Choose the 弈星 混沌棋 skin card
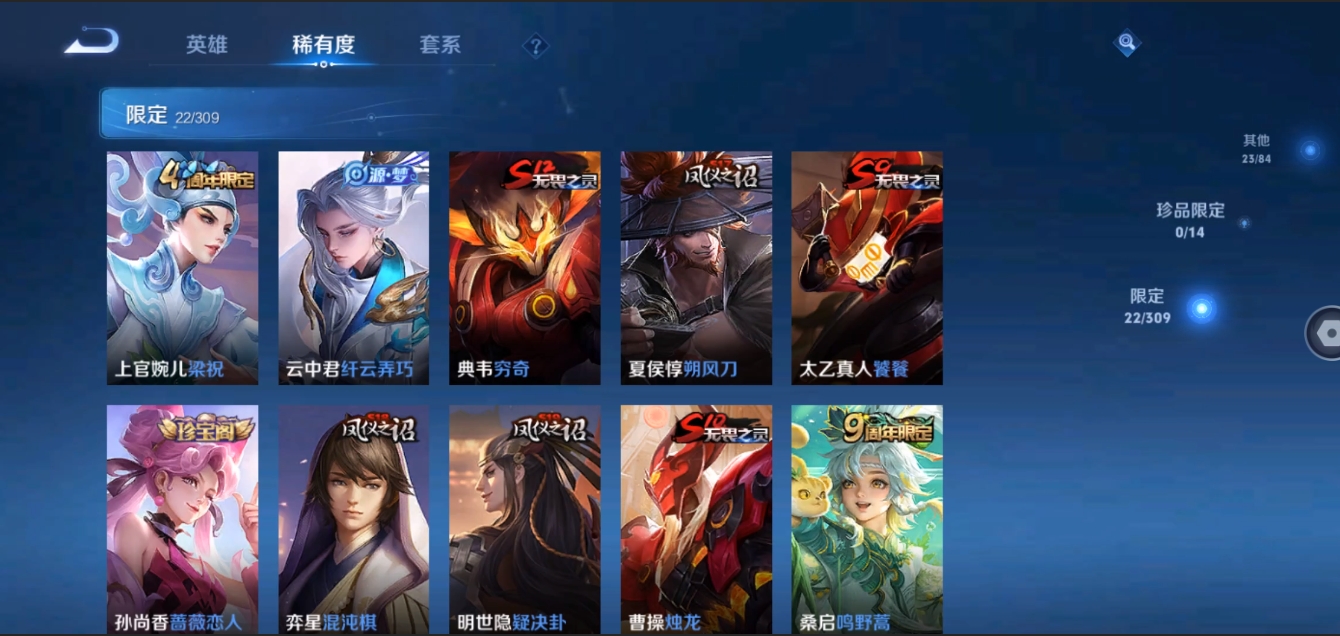 click(x=353, y=519)
